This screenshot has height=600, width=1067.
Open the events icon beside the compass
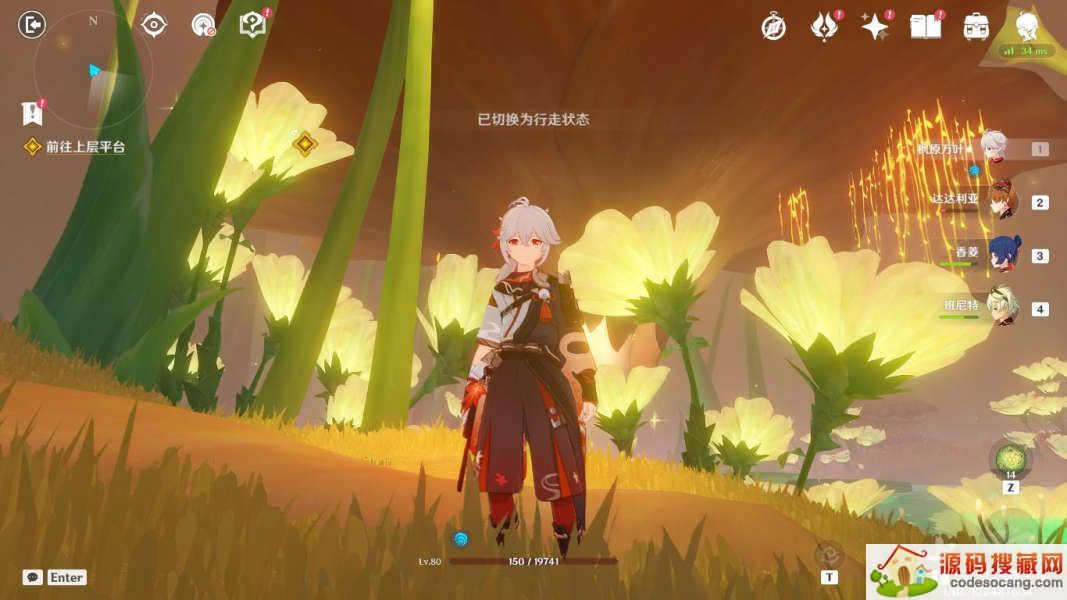coord(824,27)
